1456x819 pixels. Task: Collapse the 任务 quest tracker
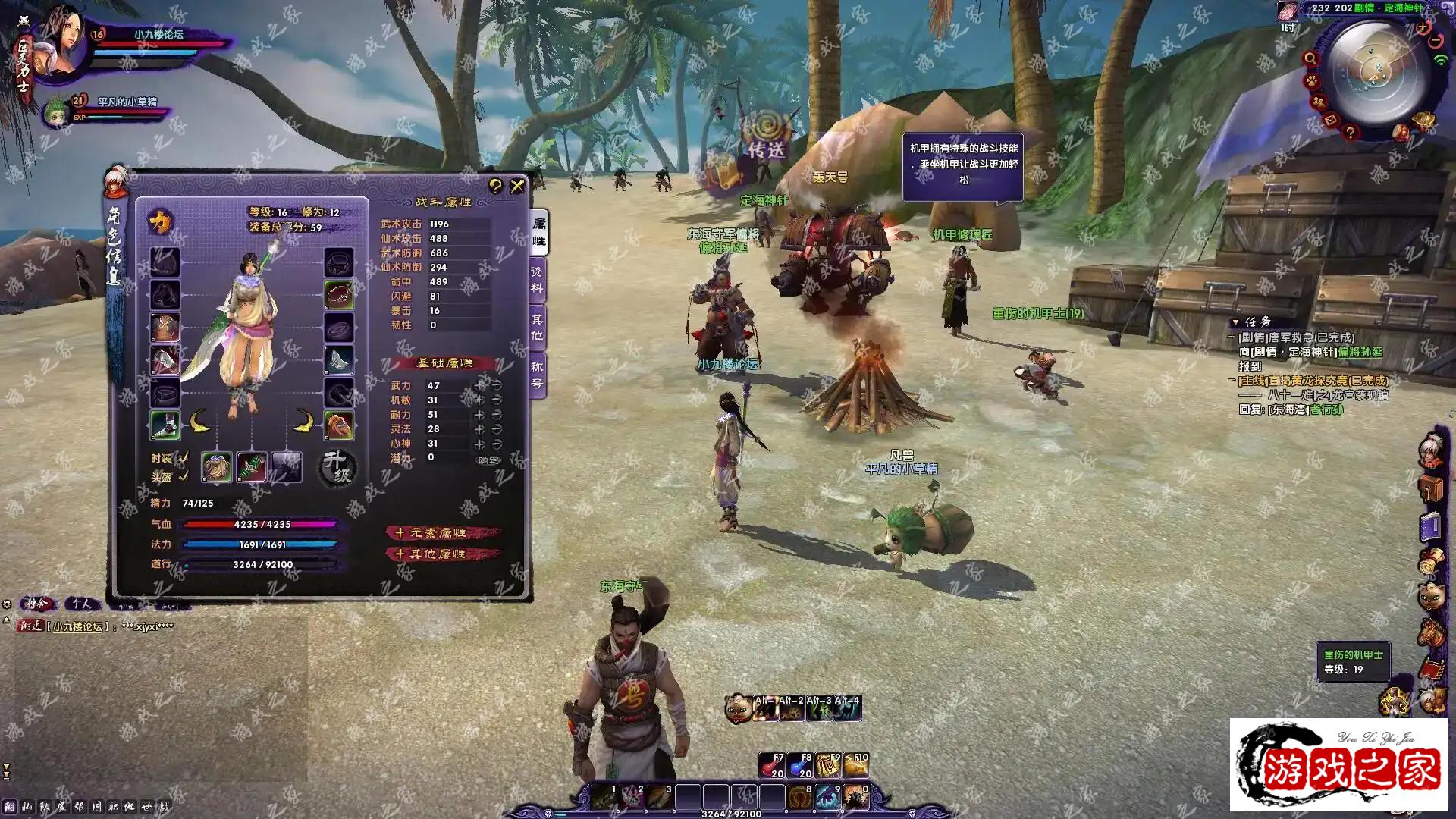1235,322
